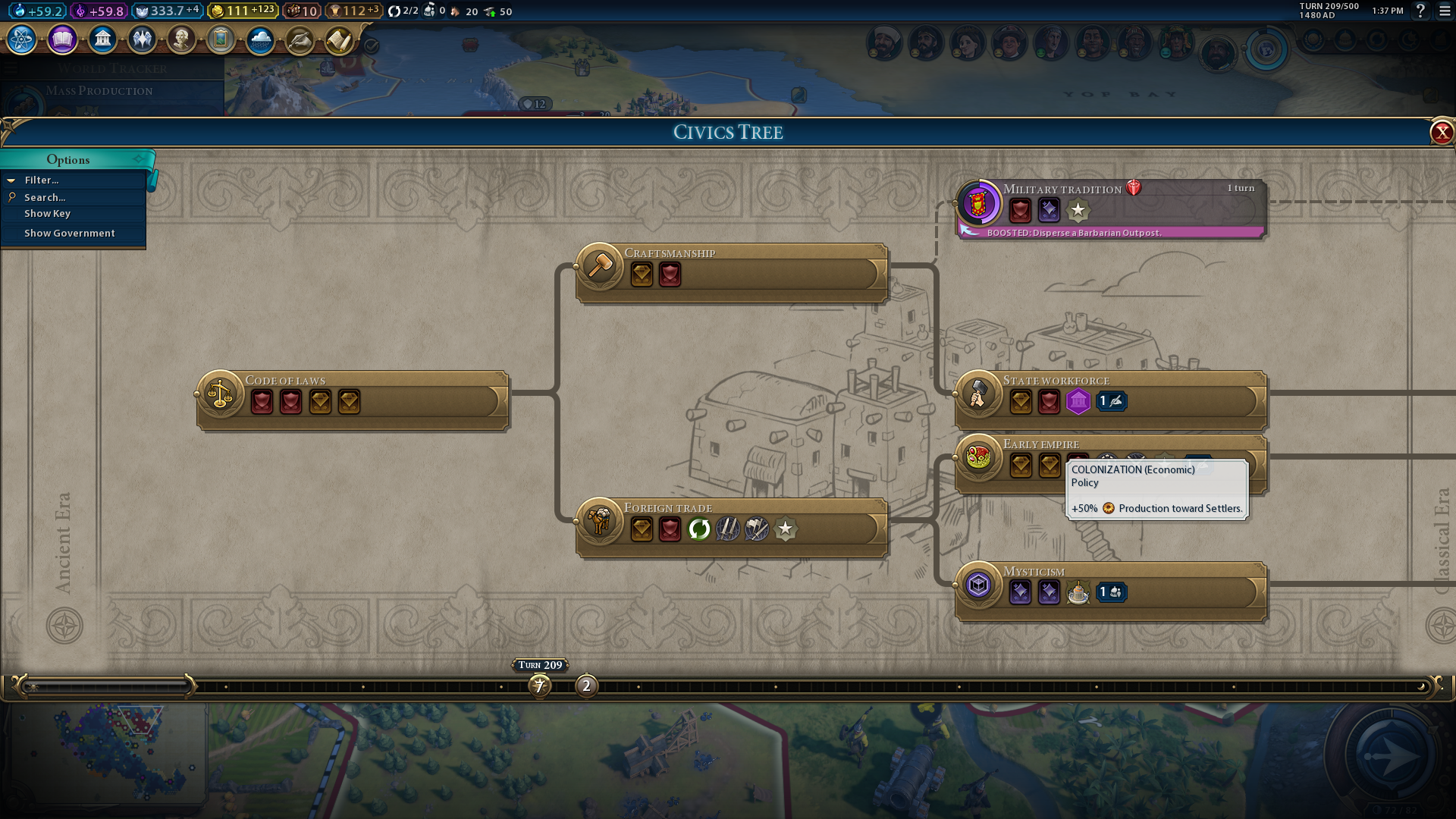Open the Great Works painting icon
Viewport: 1456px width, 819px height.
[x=221, y=39]
